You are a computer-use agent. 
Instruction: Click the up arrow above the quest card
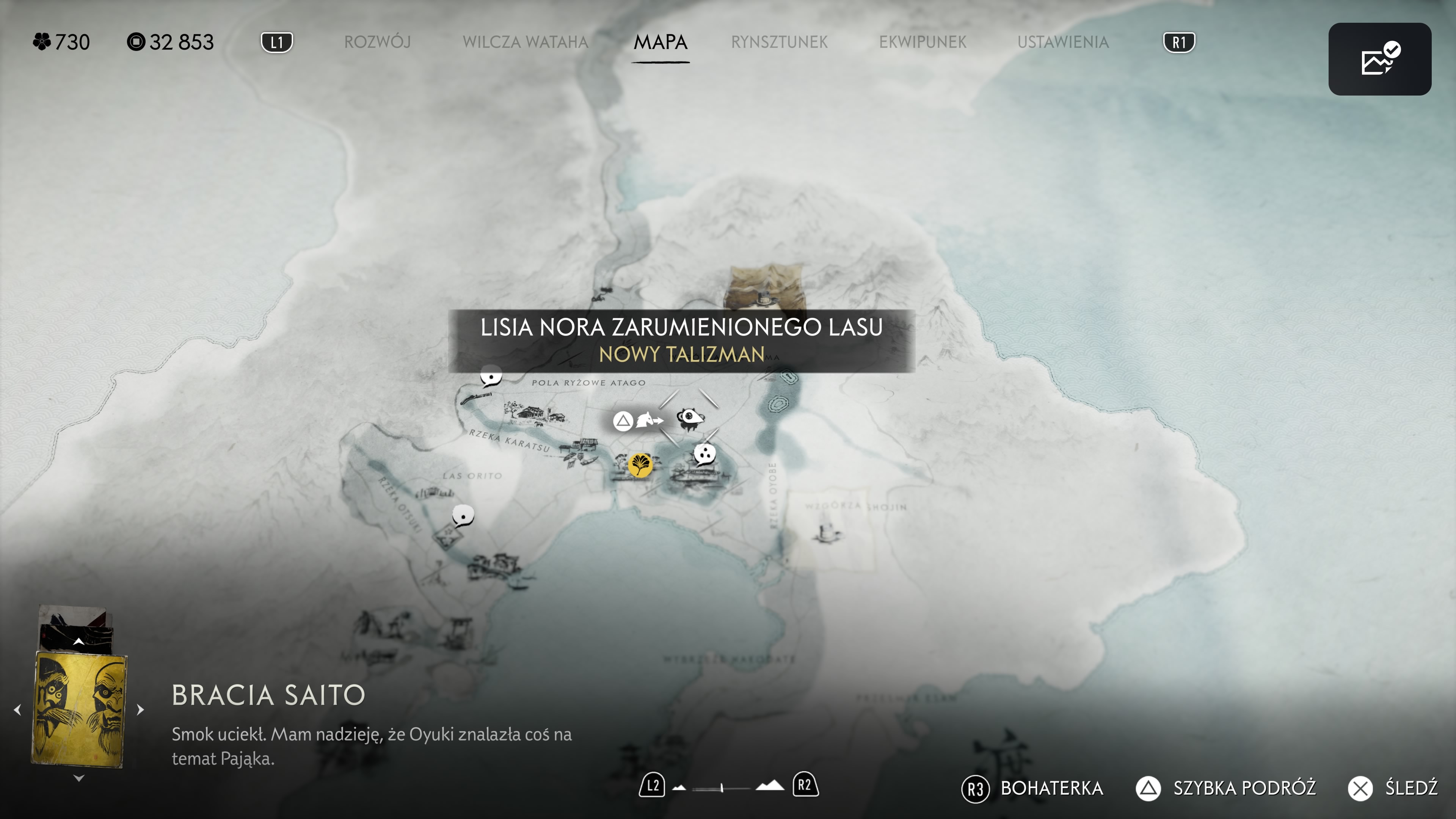pyautogui.click(x=78, y=642)
